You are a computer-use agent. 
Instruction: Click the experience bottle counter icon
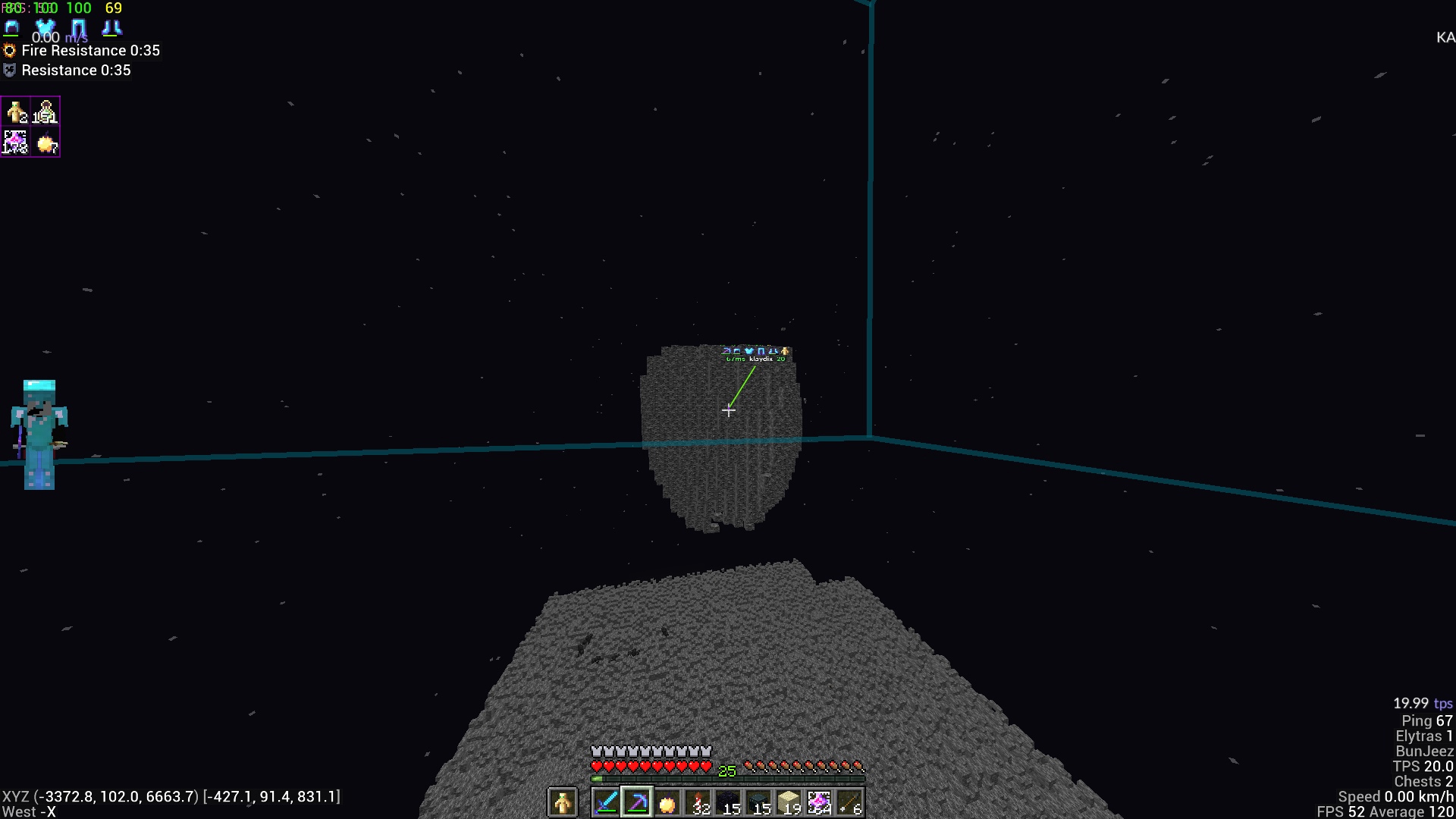tap(45, 112)
